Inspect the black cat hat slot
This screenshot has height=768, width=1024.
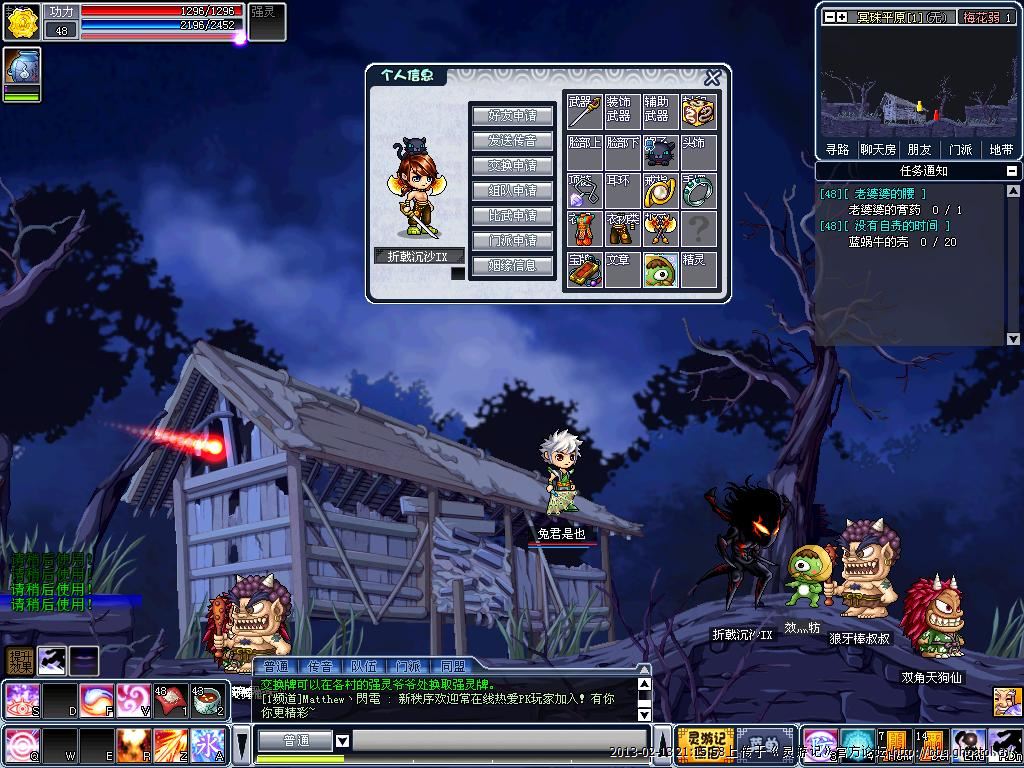click(660, 152)
